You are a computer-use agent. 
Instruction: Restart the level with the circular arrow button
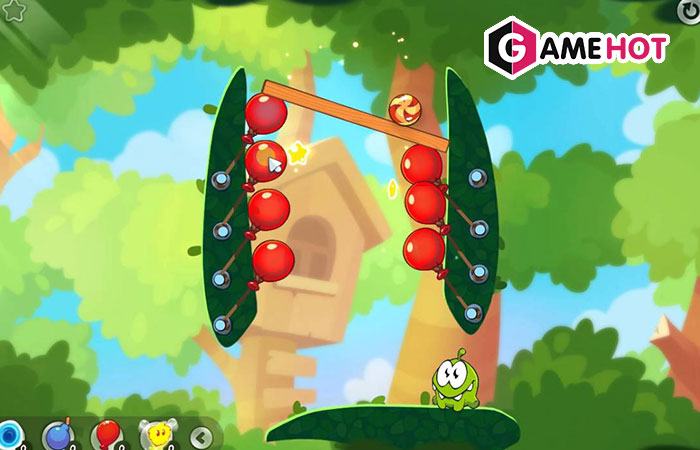click(688, 9)
